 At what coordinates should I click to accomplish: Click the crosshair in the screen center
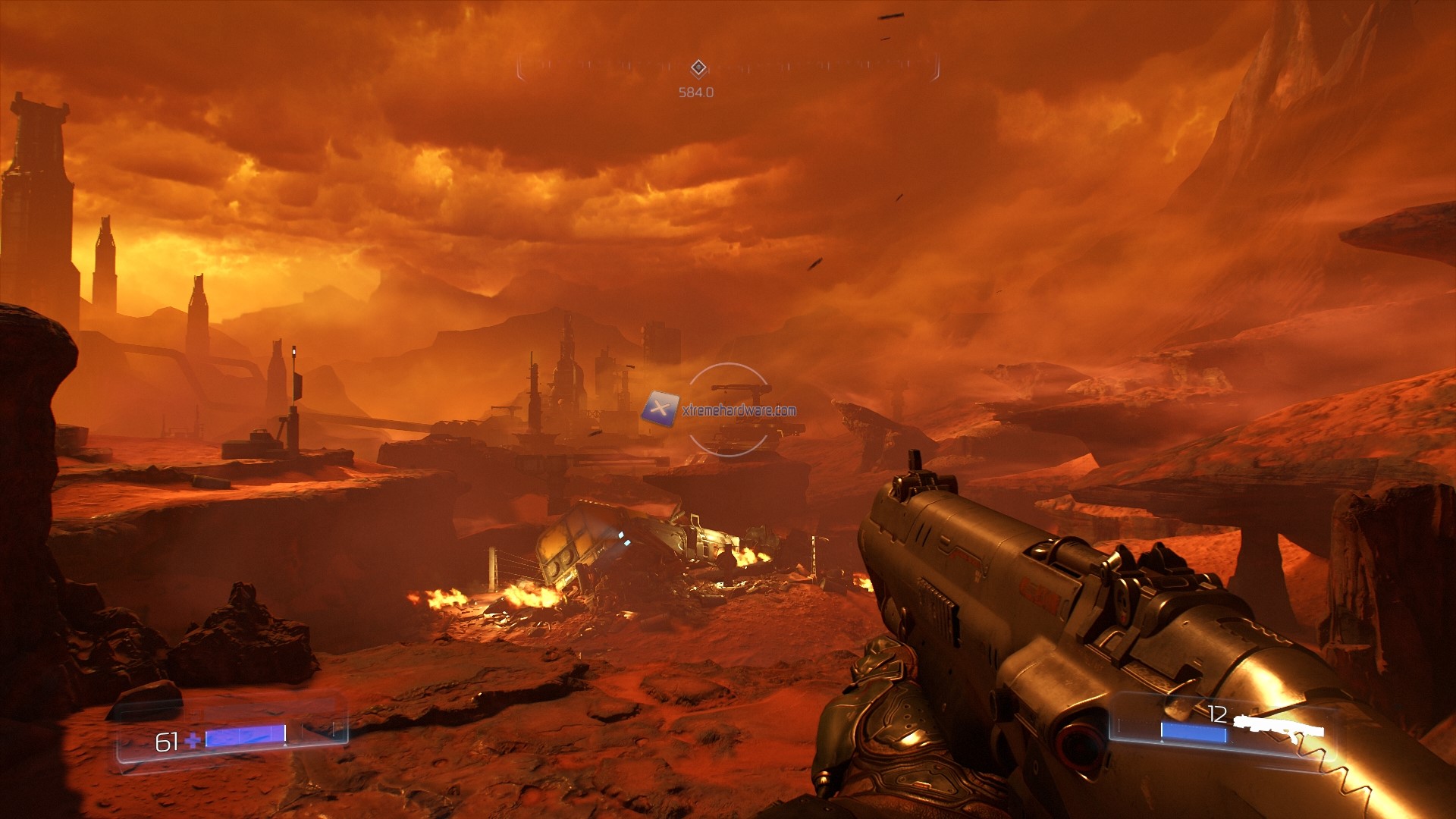click(x=728, y=409)
